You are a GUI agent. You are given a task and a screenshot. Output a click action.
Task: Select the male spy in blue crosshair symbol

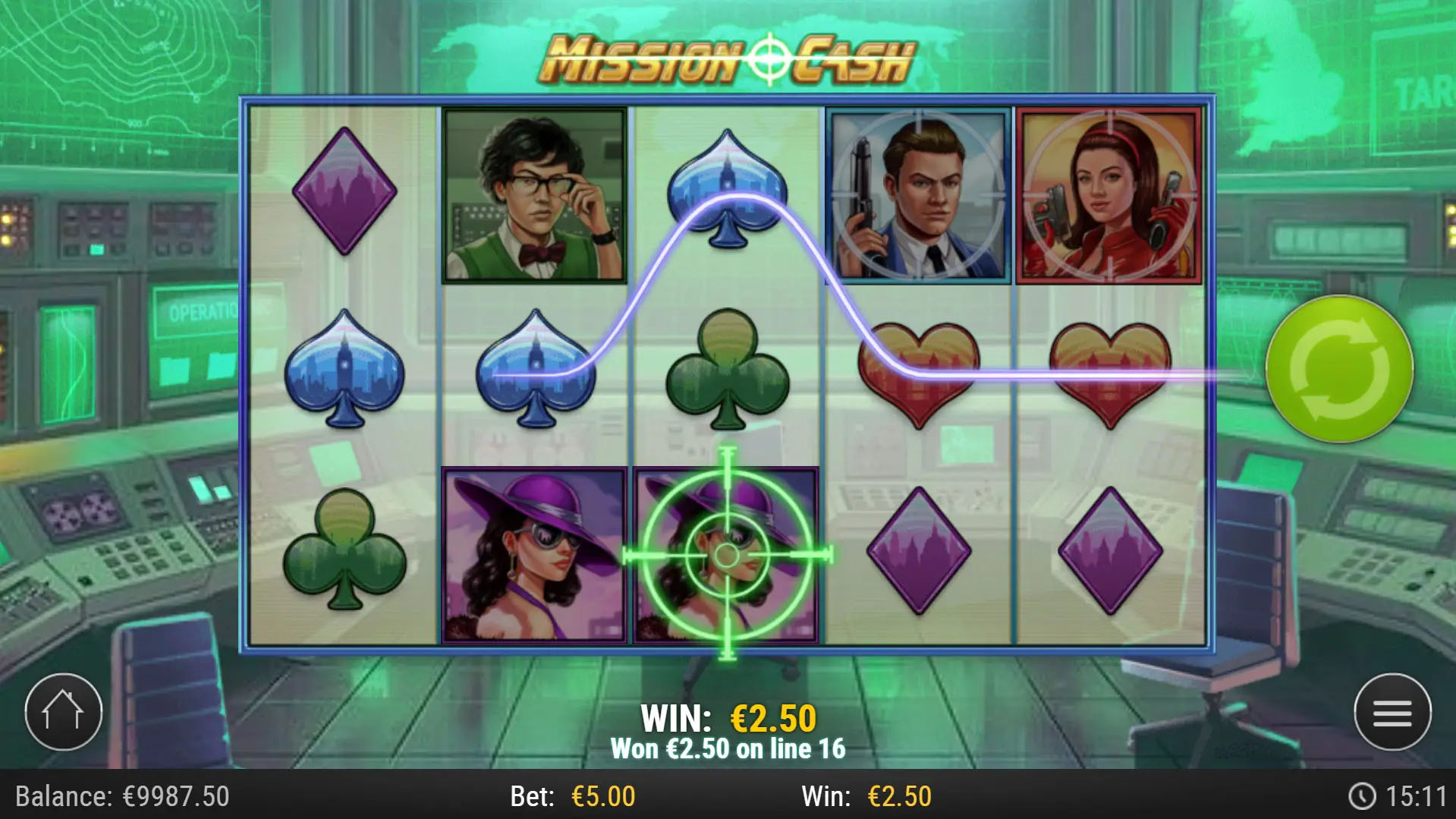coord(918,194)
